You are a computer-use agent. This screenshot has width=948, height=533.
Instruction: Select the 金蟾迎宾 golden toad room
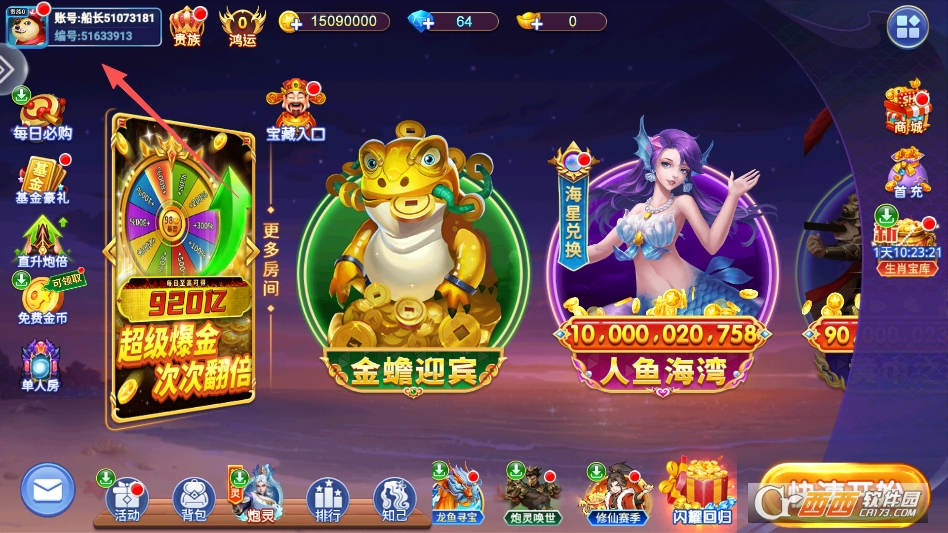click(x=412, y=270)
